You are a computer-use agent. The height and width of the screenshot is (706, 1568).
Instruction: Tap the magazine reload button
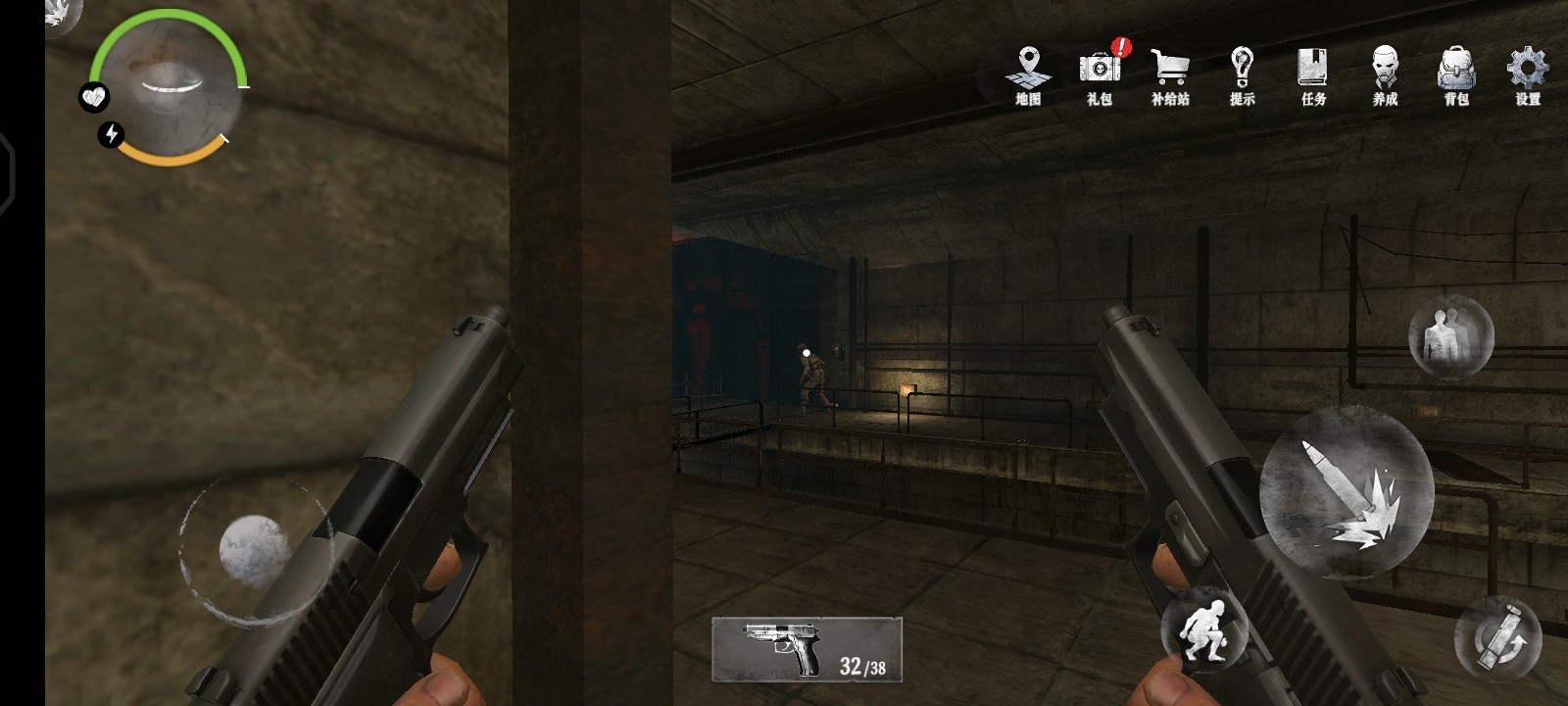[x=1497, y=637]
